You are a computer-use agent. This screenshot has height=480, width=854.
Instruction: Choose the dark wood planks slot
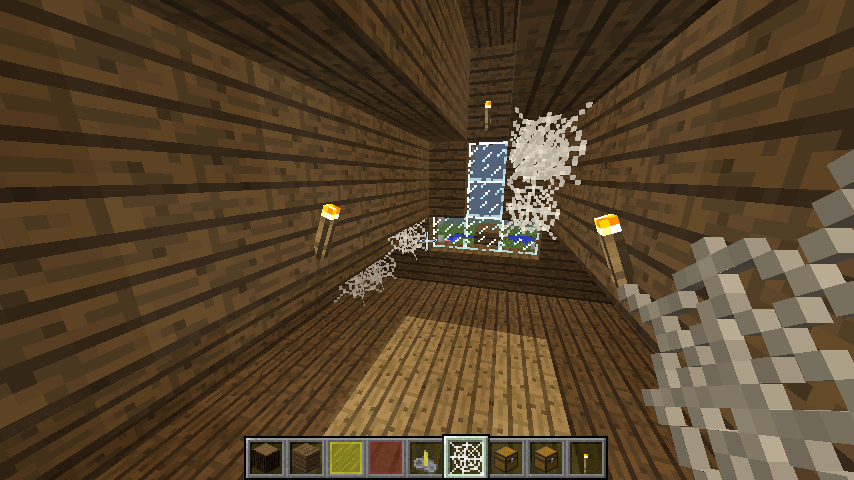point(306,458)
